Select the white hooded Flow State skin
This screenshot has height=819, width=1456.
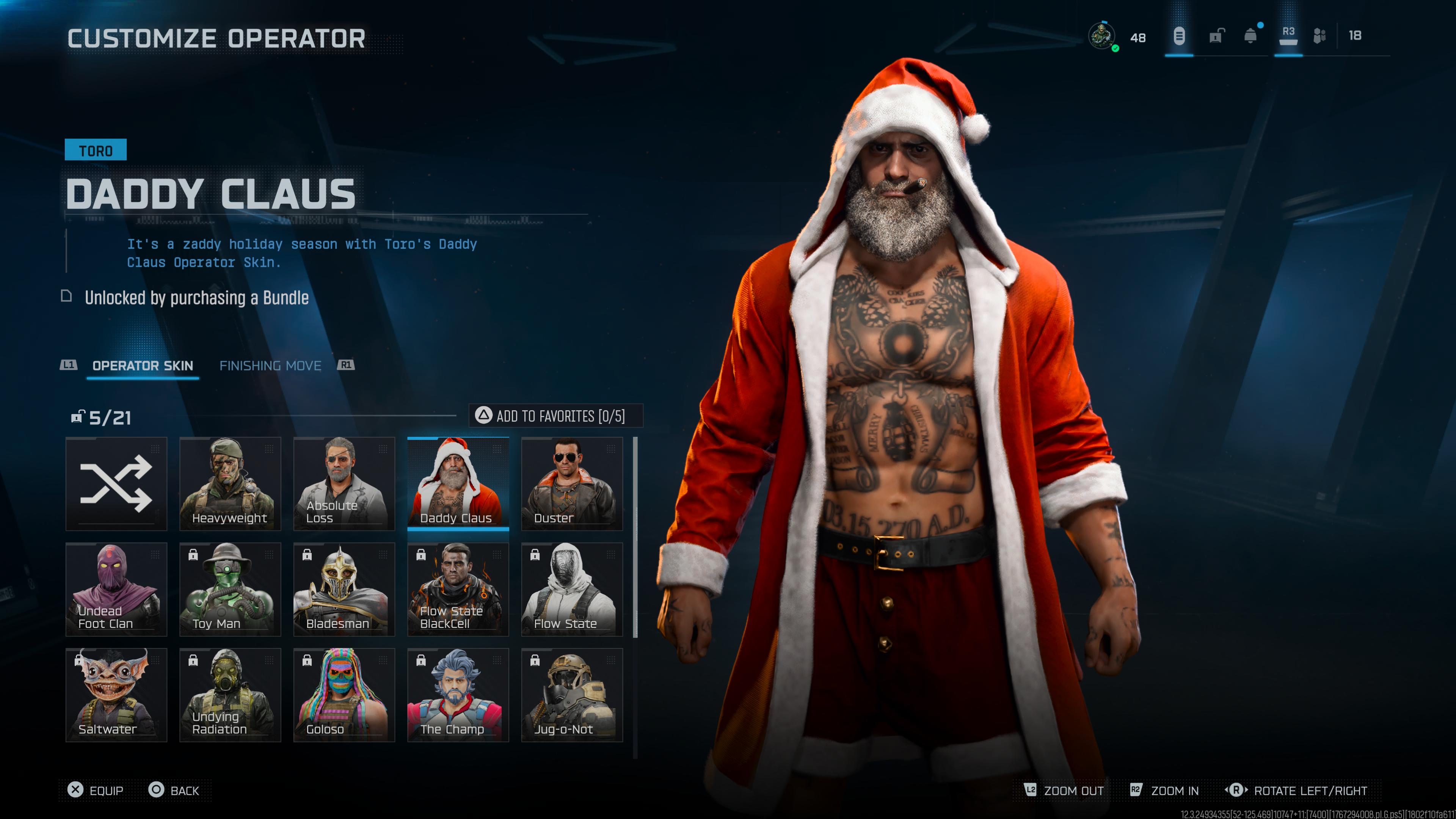click(x=572, y=589)
